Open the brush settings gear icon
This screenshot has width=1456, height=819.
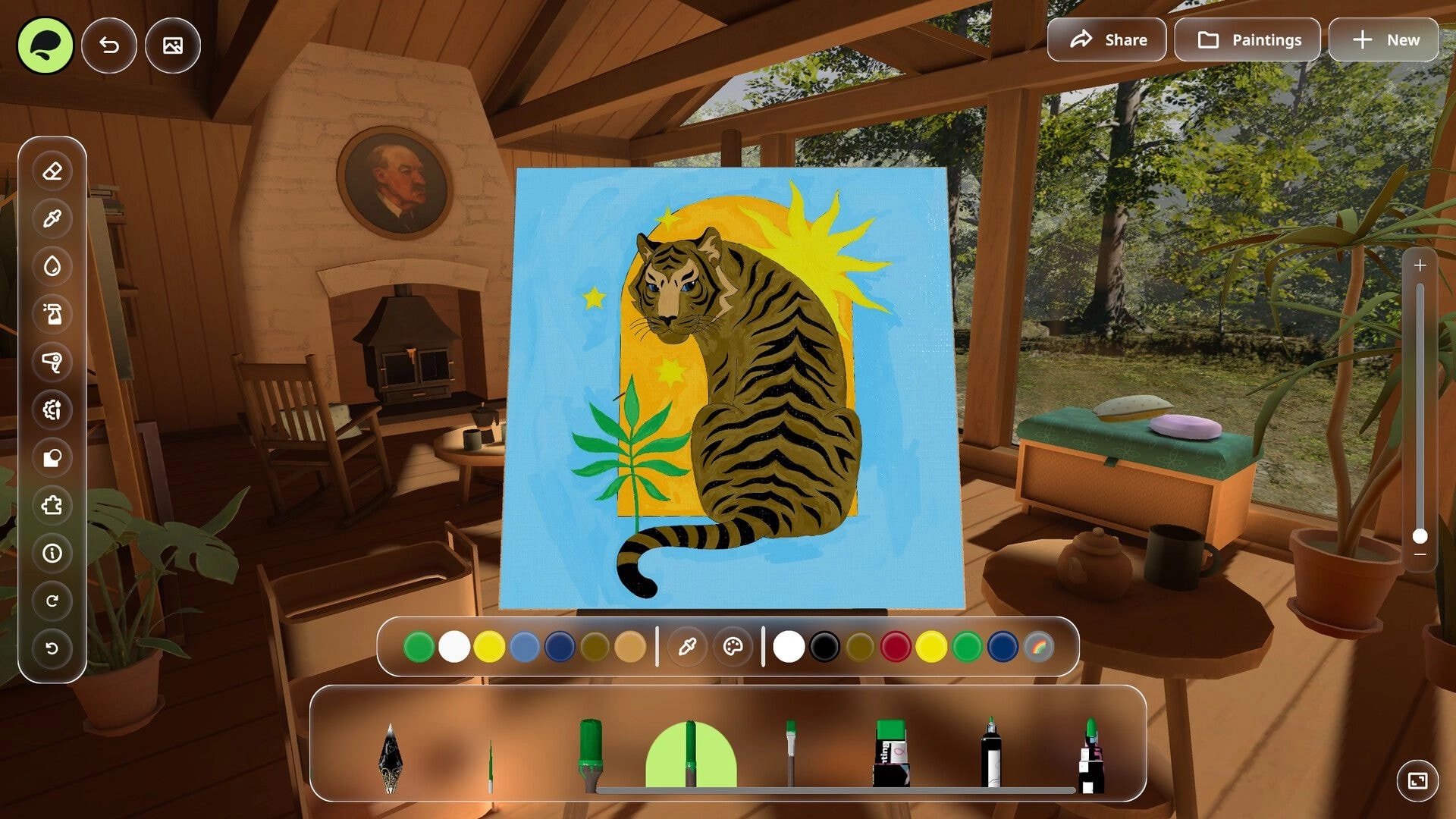pos(52,410)
